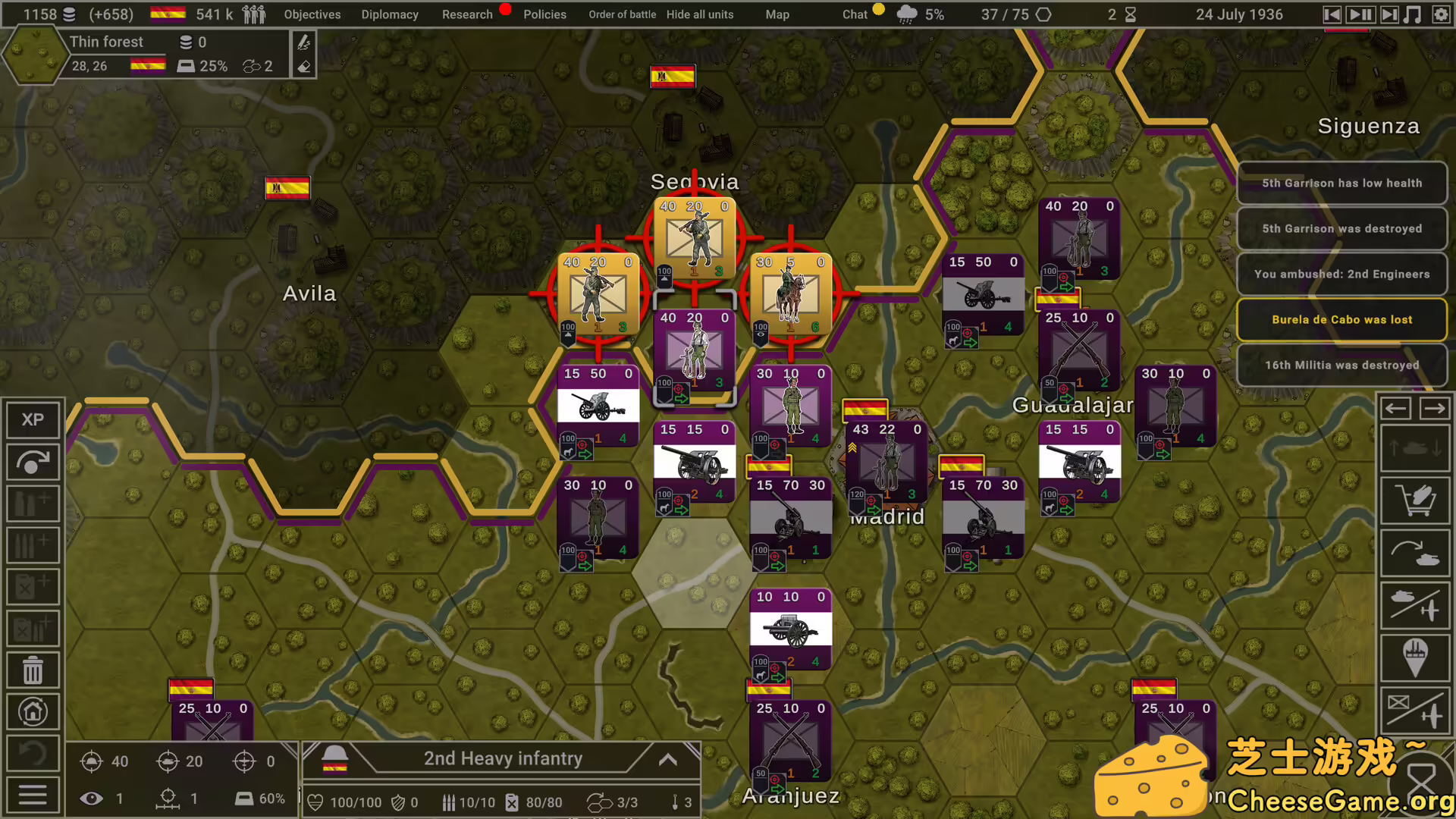Viewport: 1456px width, 819px height.
Task: Open the hamburger menu at bottom left
Action: (x=33, y=795)
